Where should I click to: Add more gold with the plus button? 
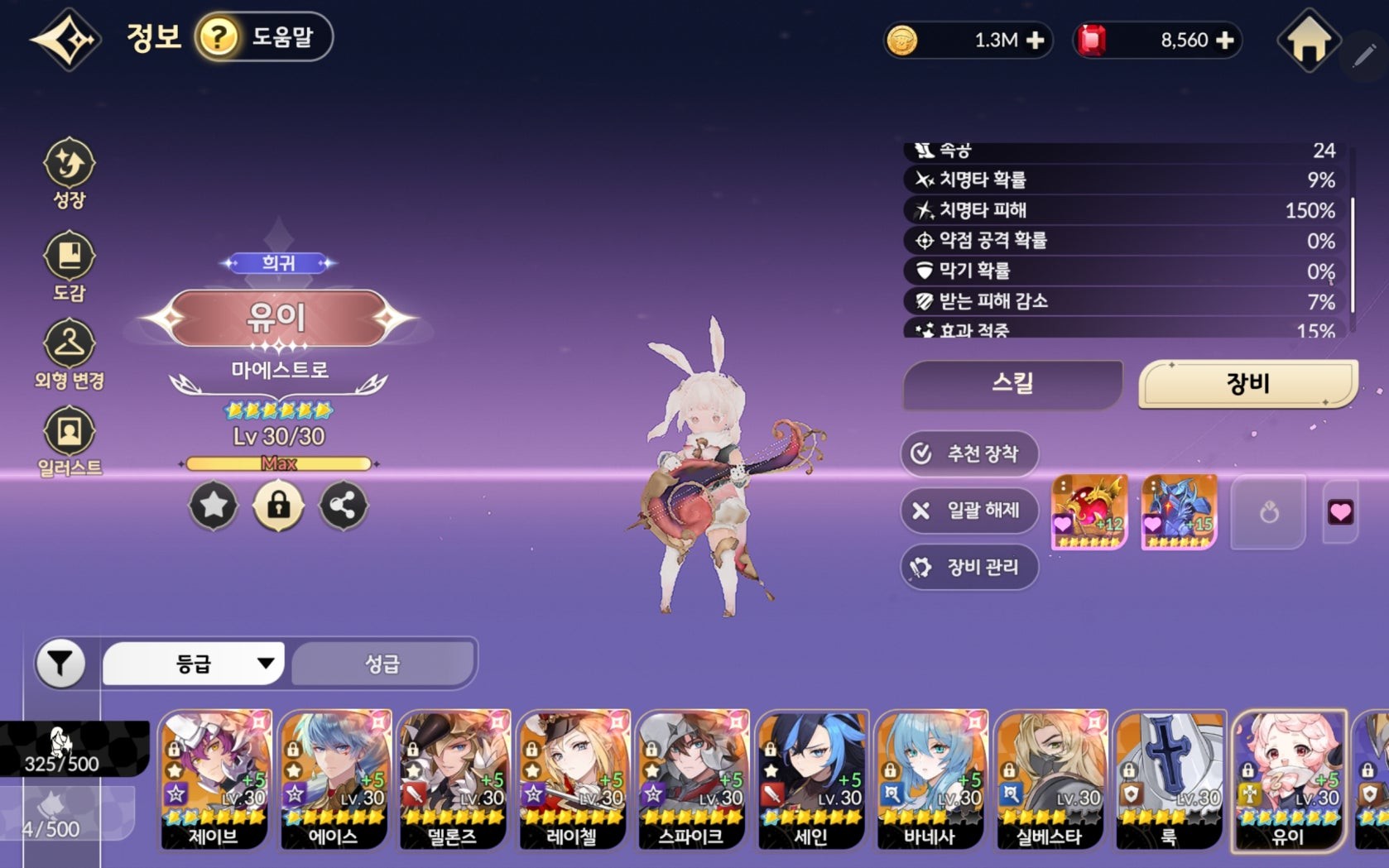coord(1035,40)
